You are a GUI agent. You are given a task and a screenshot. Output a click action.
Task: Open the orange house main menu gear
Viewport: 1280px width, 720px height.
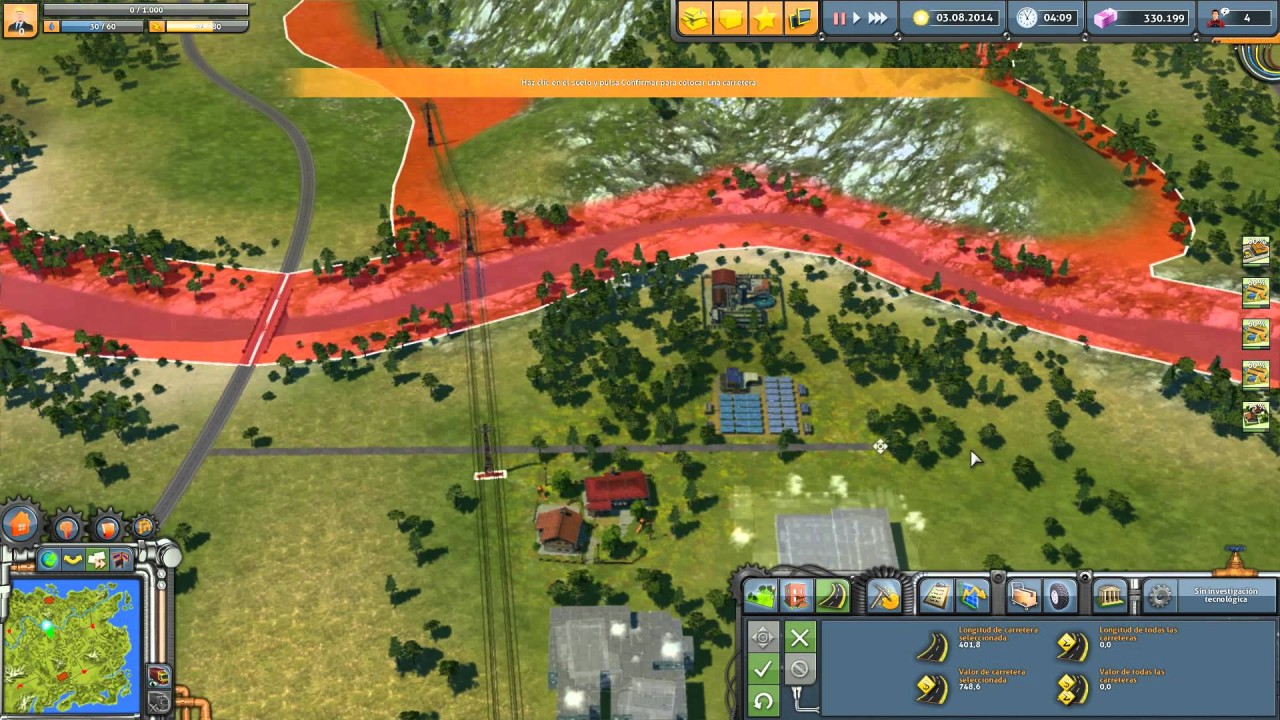(20, 523)
